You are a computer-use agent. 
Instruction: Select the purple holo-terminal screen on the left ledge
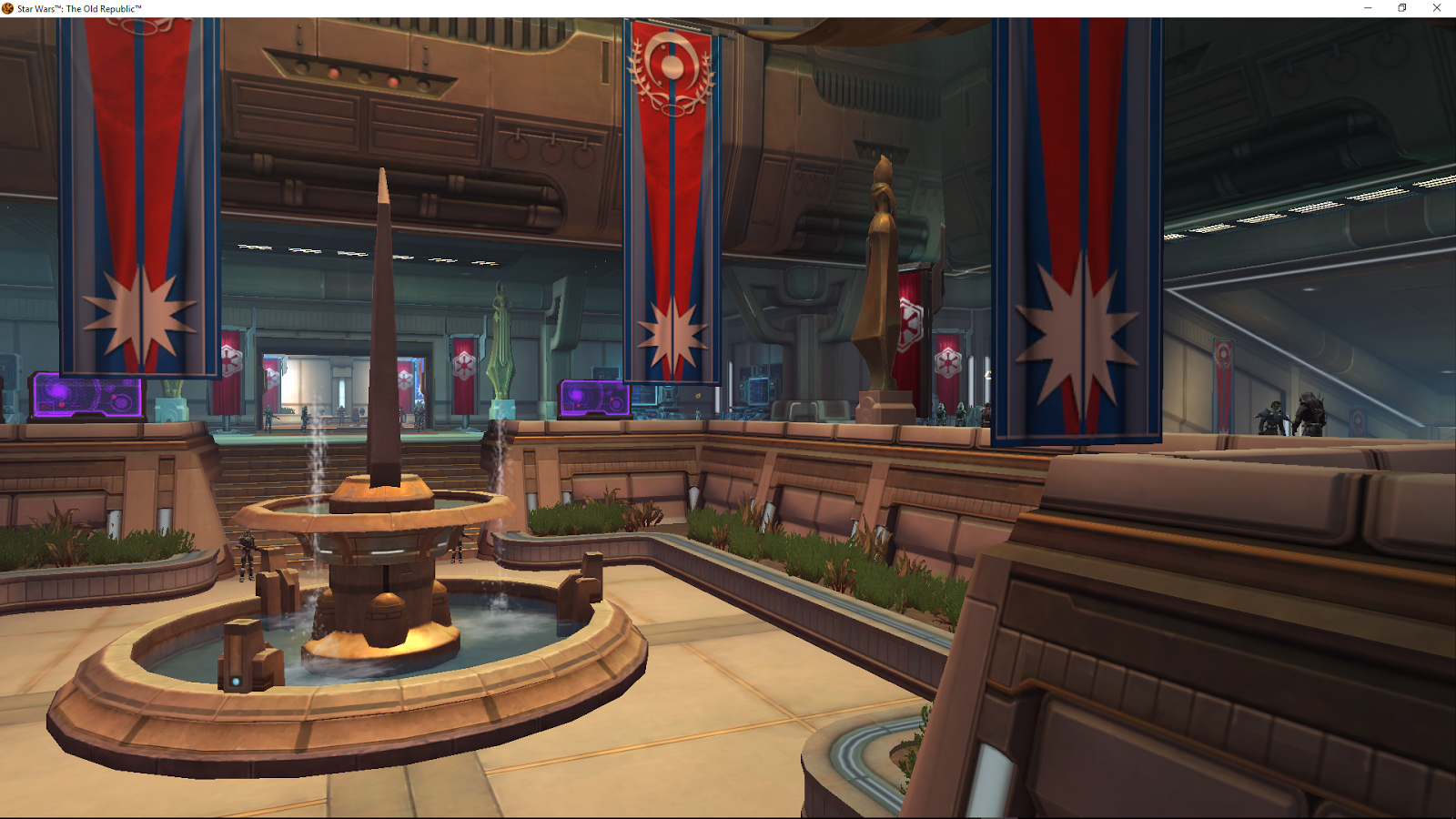tap(88, 393)
